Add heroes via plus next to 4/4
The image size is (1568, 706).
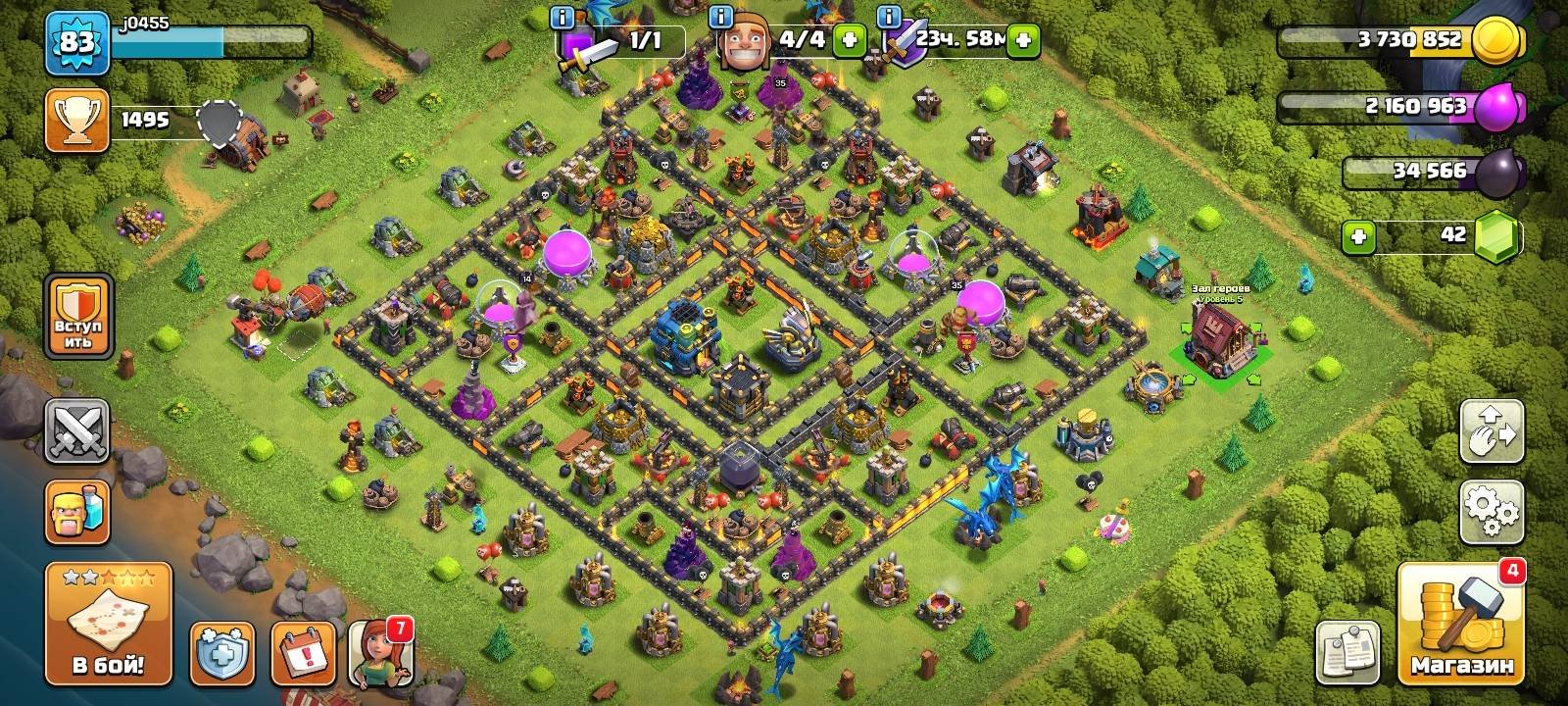(852, 41)
